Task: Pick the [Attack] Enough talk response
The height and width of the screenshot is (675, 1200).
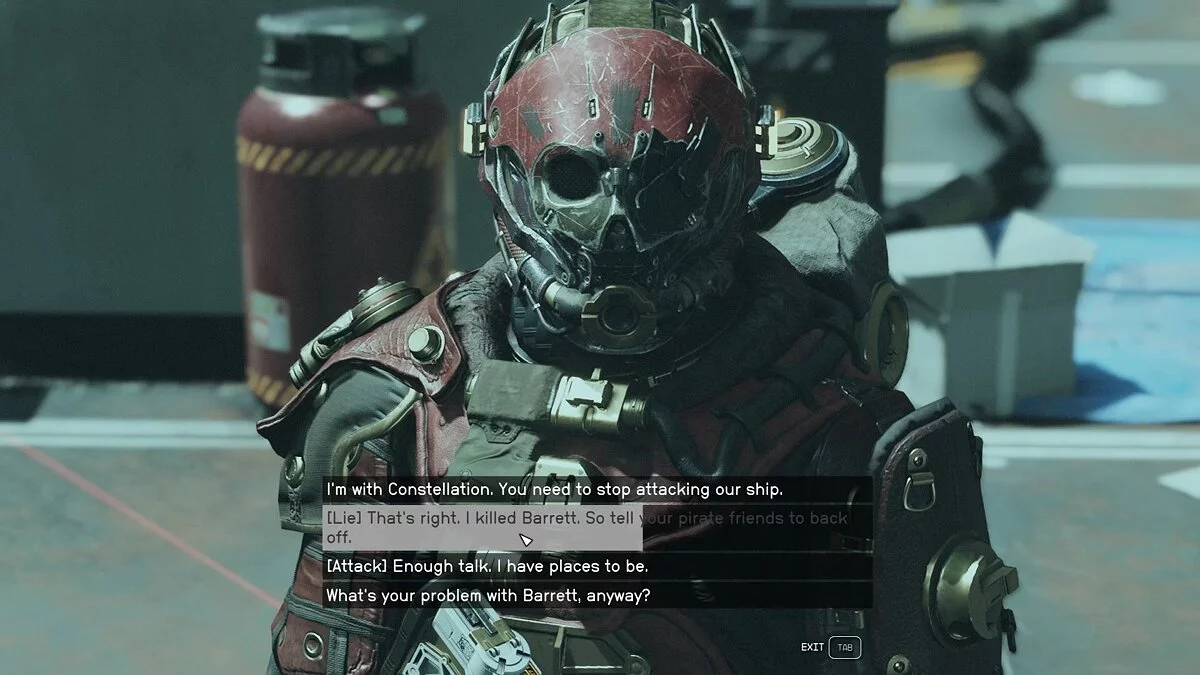Action: coord(488,566)
